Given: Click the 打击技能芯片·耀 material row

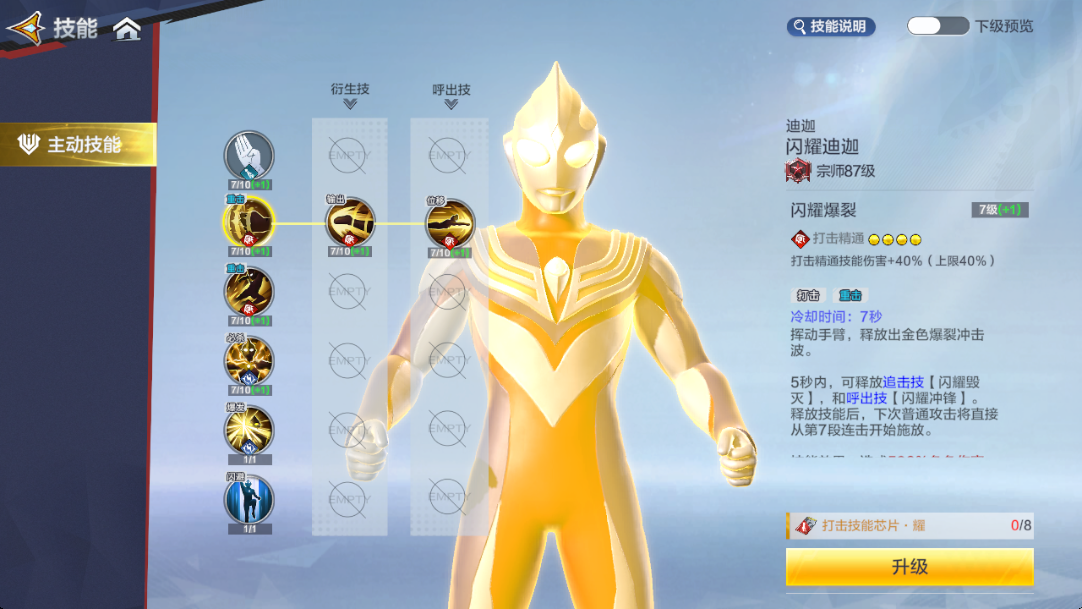Looking at the screenshot, I should 909,525.
